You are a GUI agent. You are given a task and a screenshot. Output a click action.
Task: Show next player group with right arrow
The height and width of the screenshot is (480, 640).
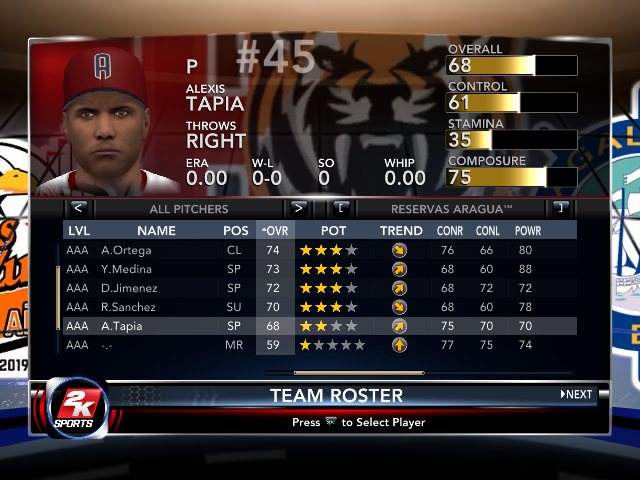[x=298, y=209]
